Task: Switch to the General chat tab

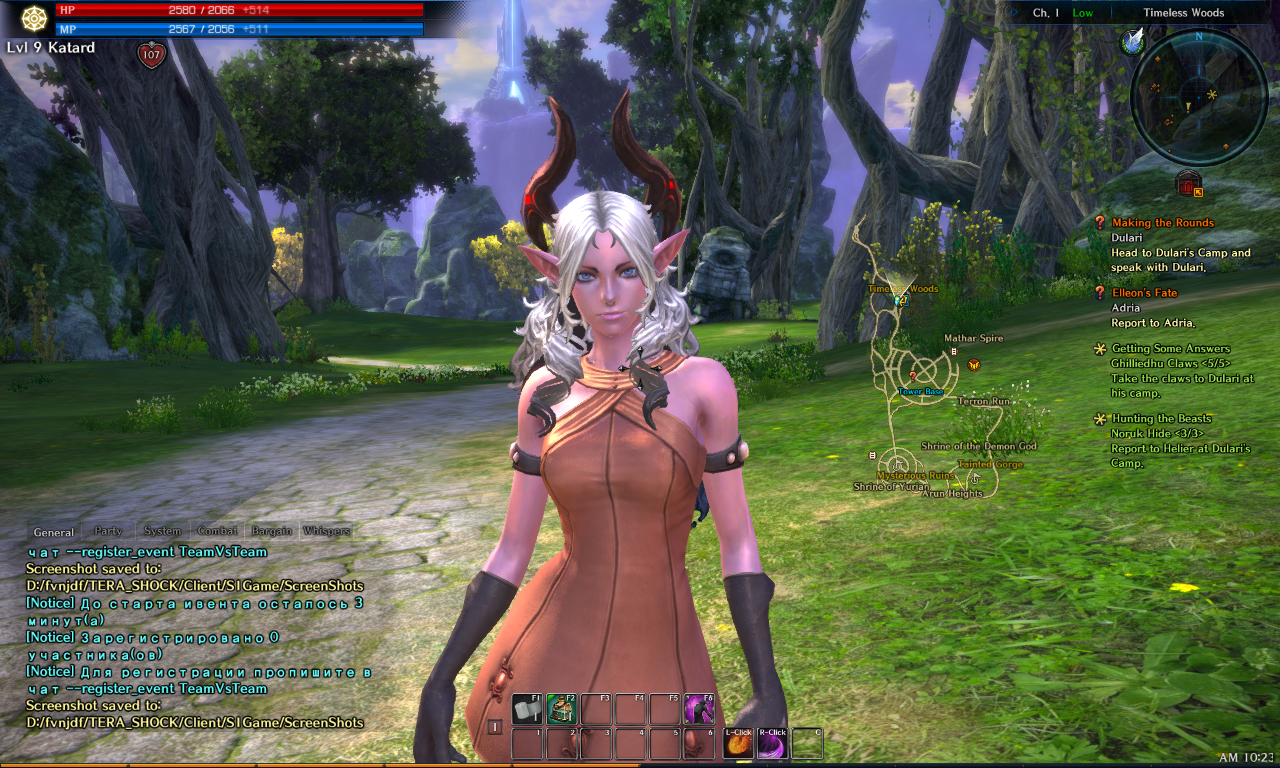Action: coord(54,532)
